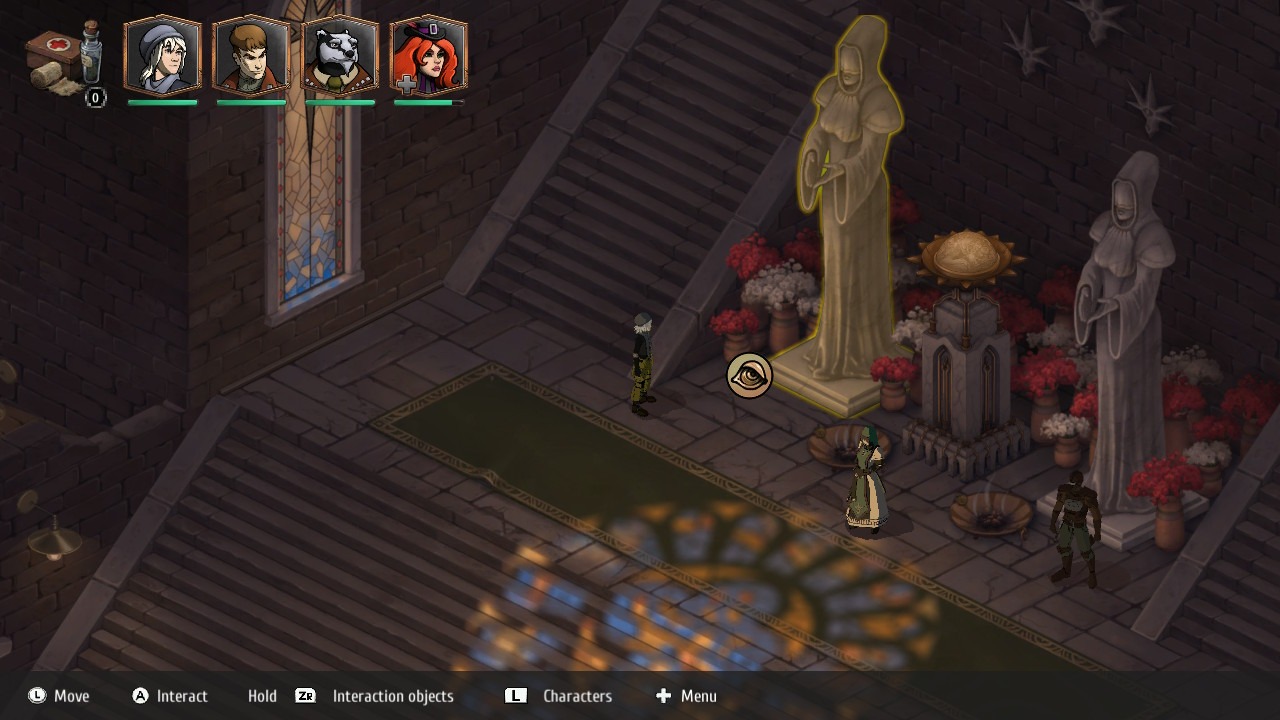The width and height of the screenshot is (1280, 720).
Task: Select the hooded white-haired character portrait
Action: [162, 56]
